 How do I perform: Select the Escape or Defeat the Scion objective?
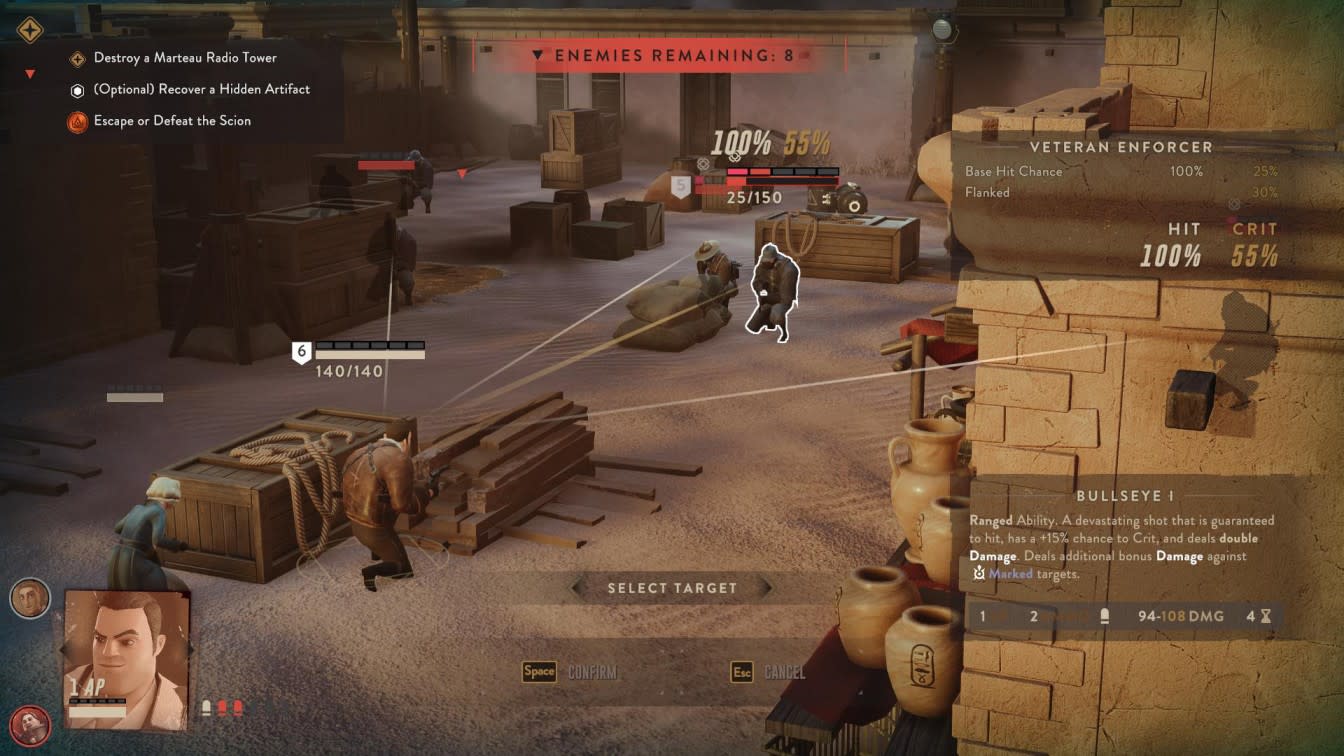click(x=172, y=121)
